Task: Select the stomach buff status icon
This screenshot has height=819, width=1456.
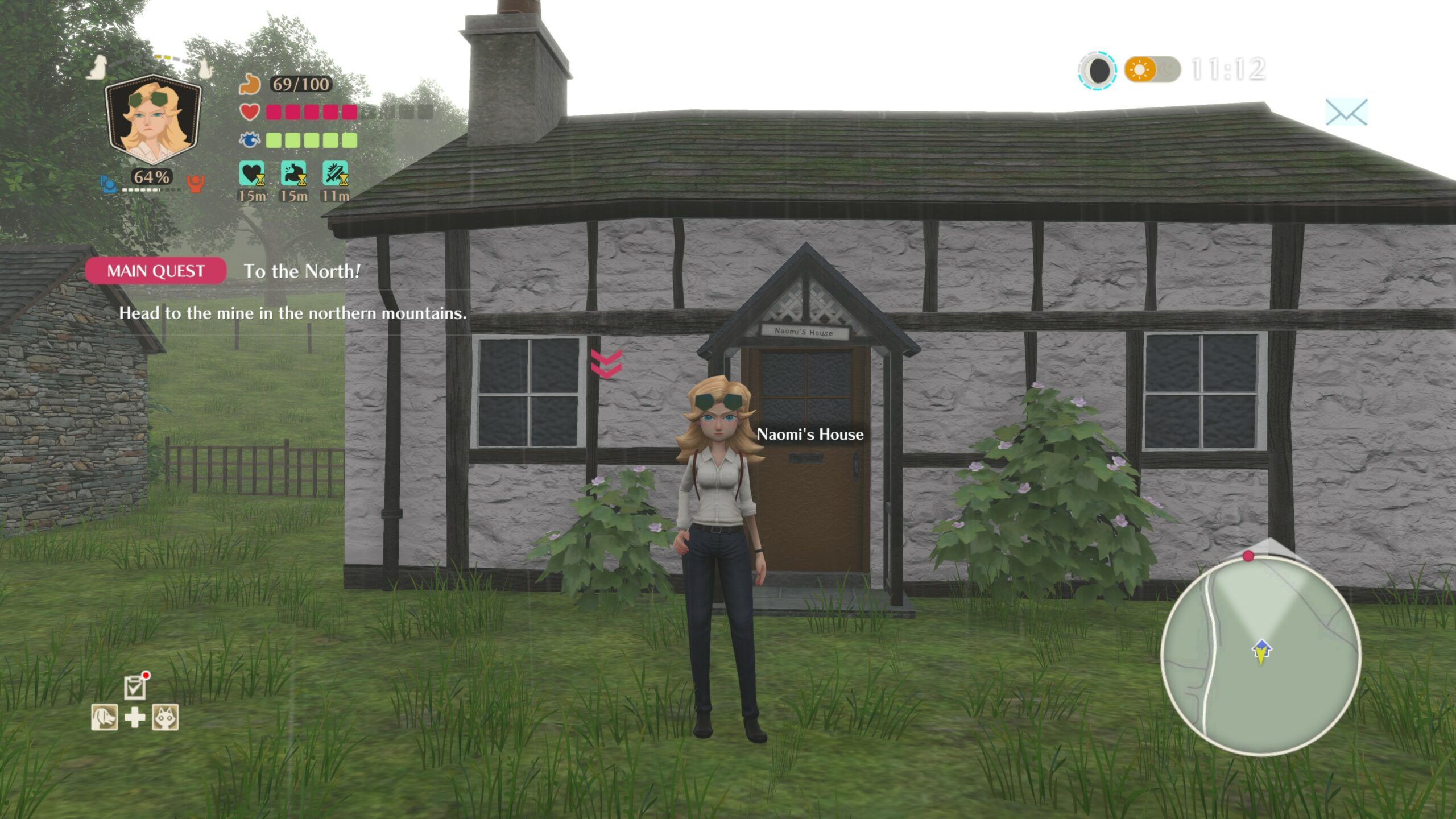Action: click(x=293, y=173)
